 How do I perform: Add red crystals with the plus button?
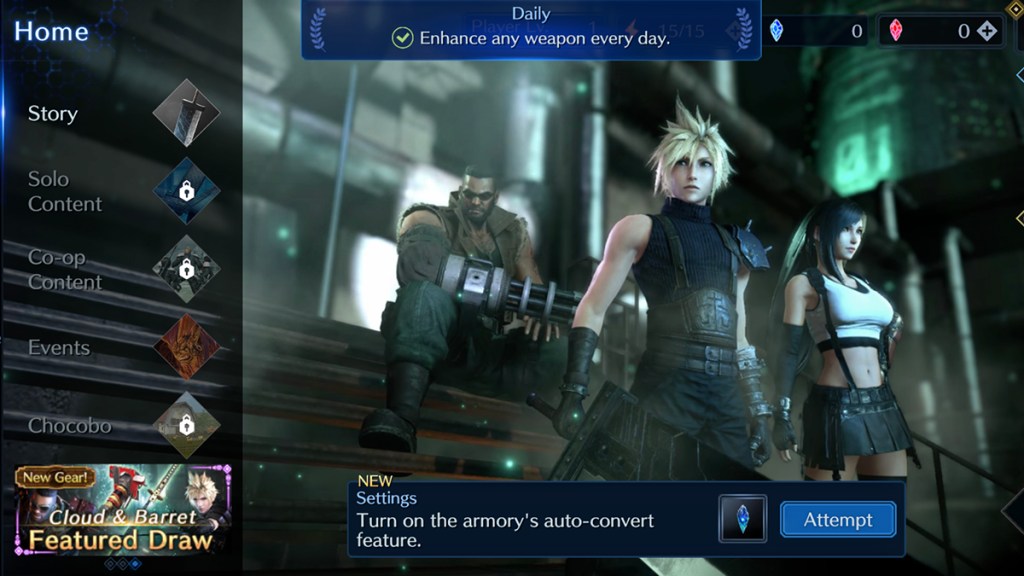pyautogui.click(x=987, y=31)
